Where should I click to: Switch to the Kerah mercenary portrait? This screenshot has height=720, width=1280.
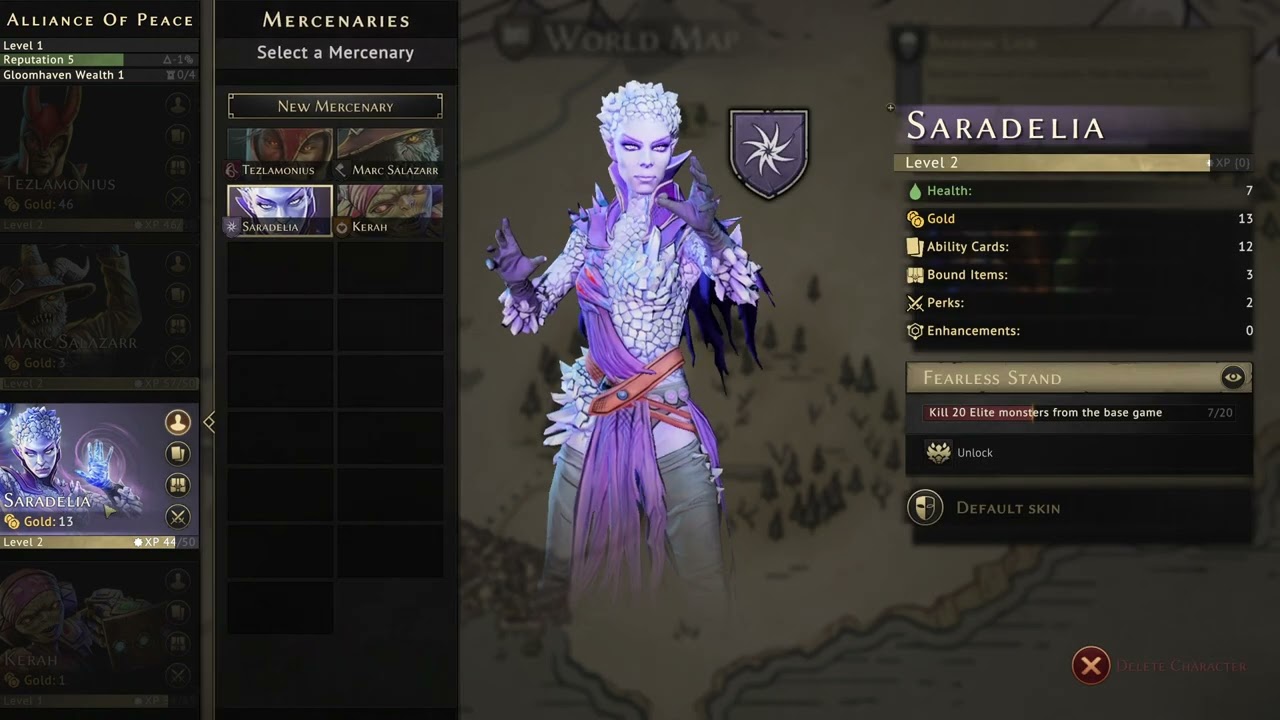pos(390,208)
